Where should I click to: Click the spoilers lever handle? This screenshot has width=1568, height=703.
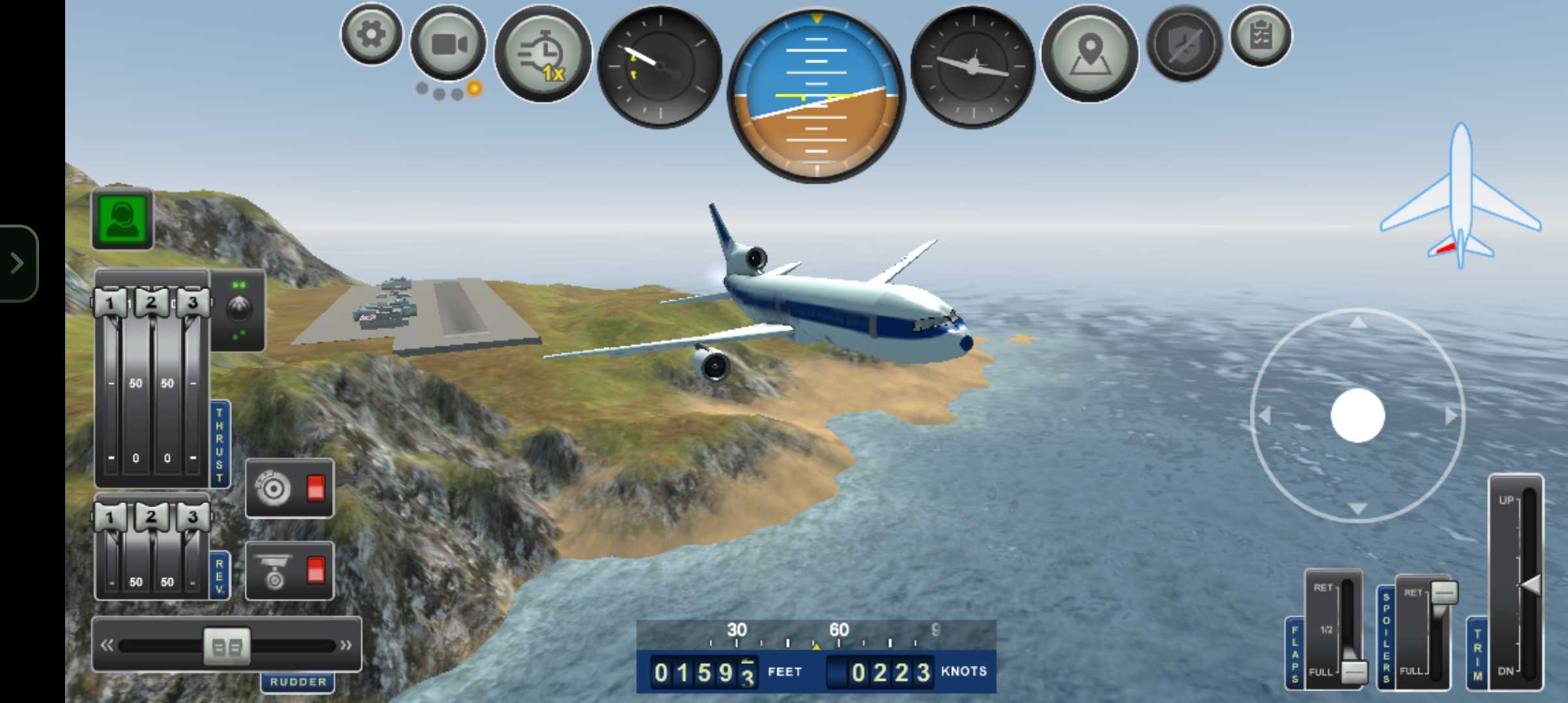pyautogui.click(x=1444, y=592)
